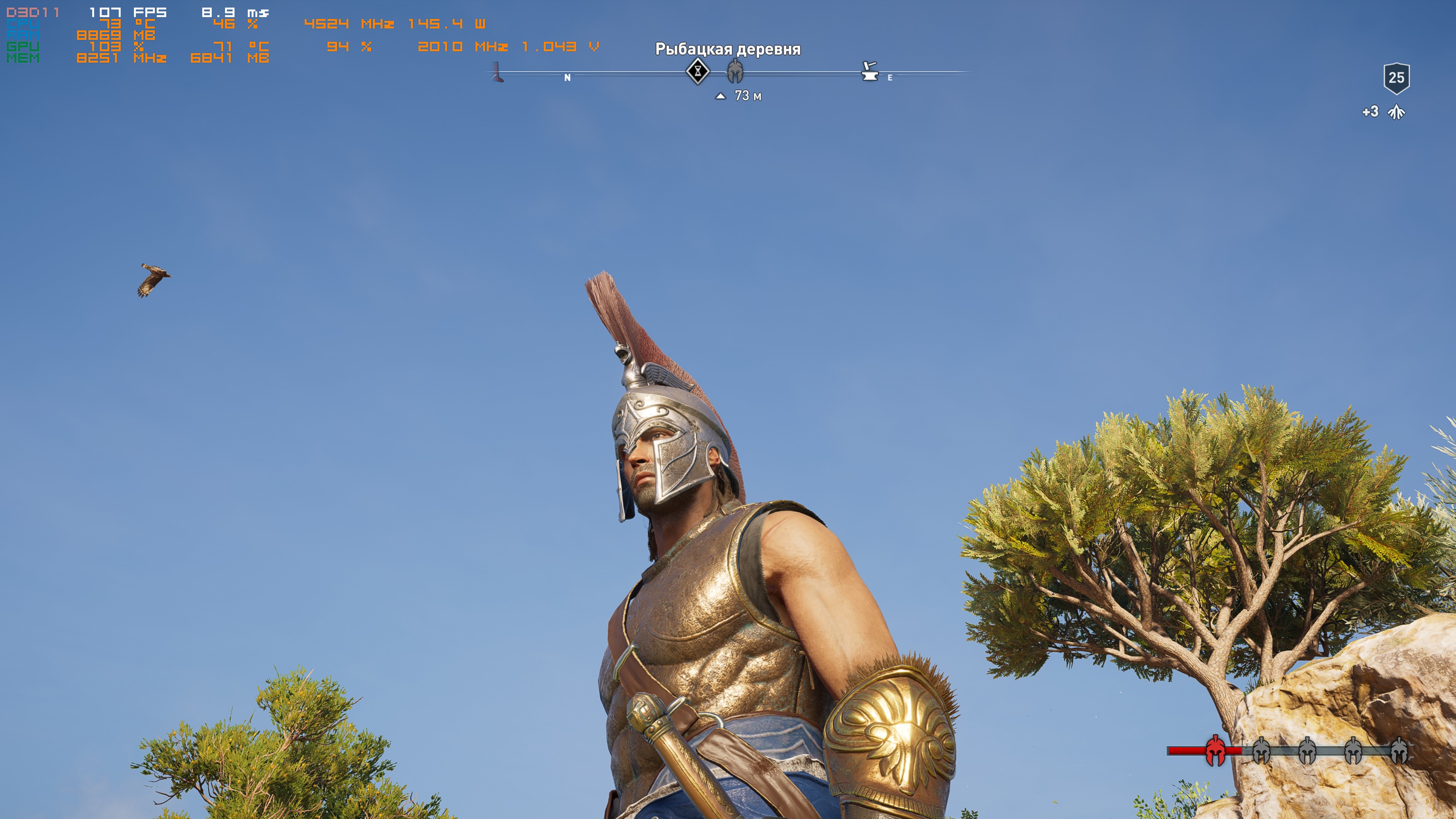Click the hourglass quest diamond on the compass
Image resolution: width=1456 pixels, height=819 pixels.
(x=697, y=72)
